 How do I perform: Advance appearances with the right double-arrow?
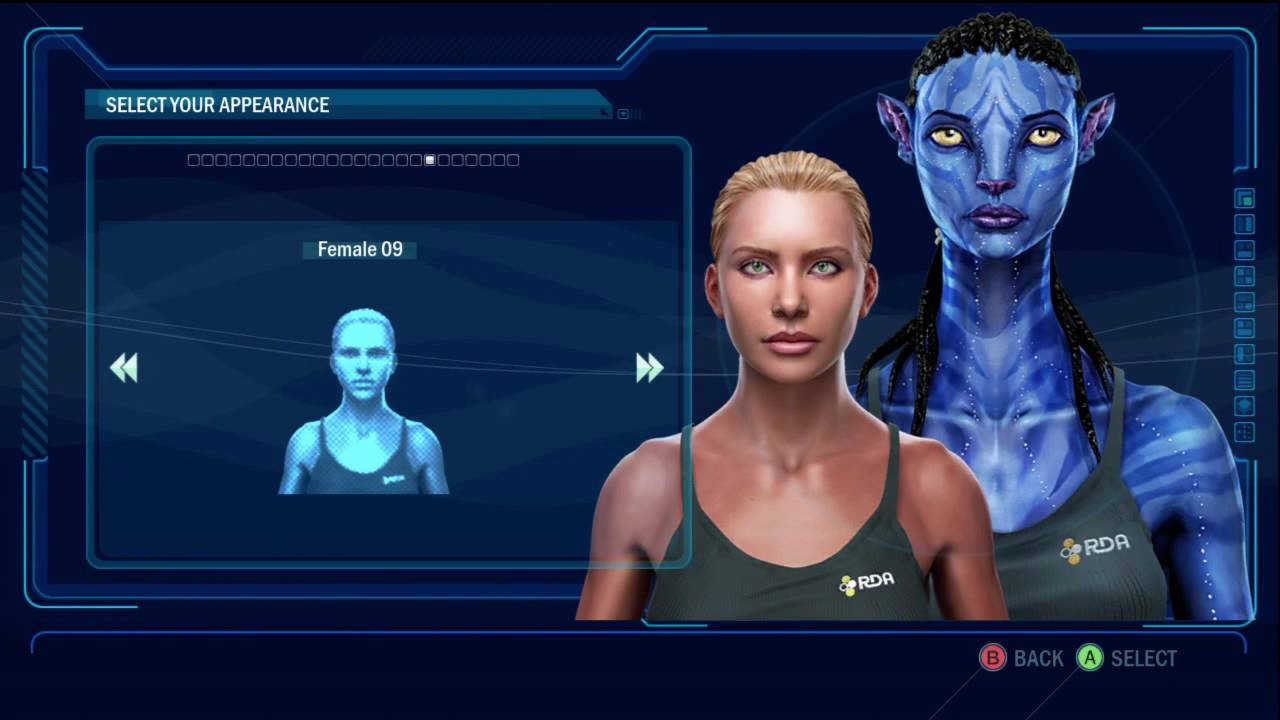tap(650, 368)
